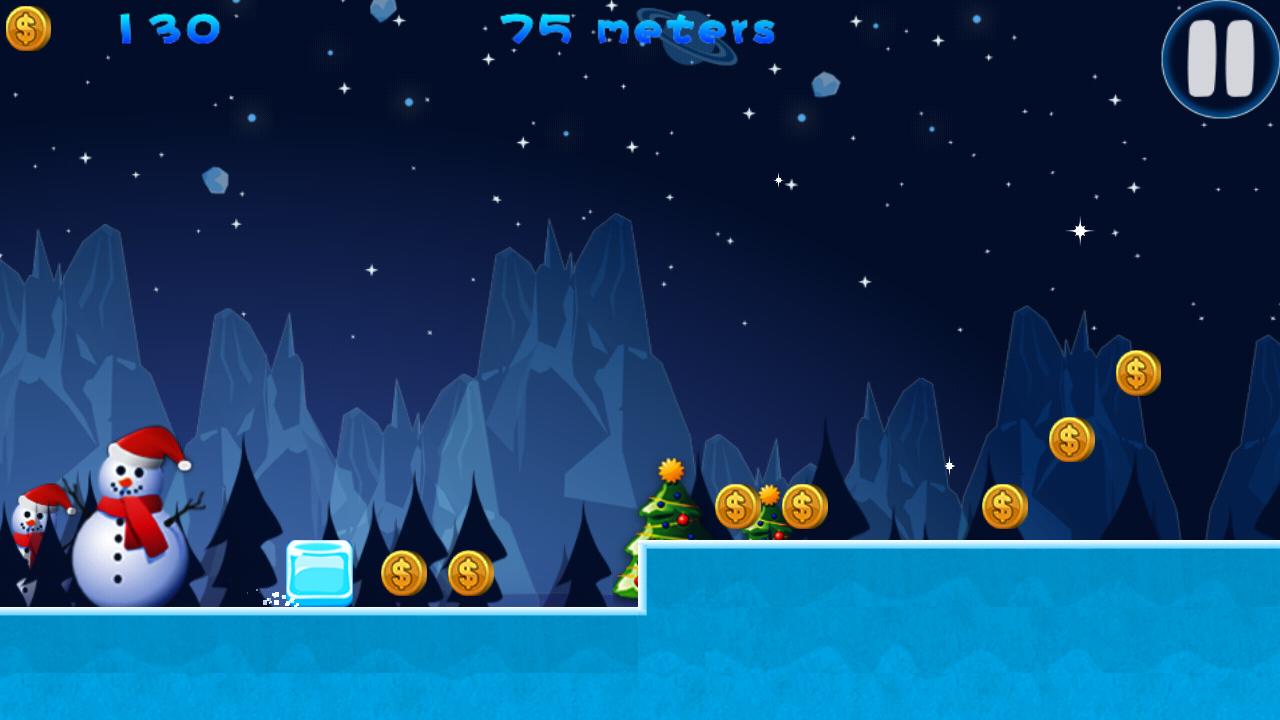Click the rocky asteroid near the top left

[x=216, y=178]
